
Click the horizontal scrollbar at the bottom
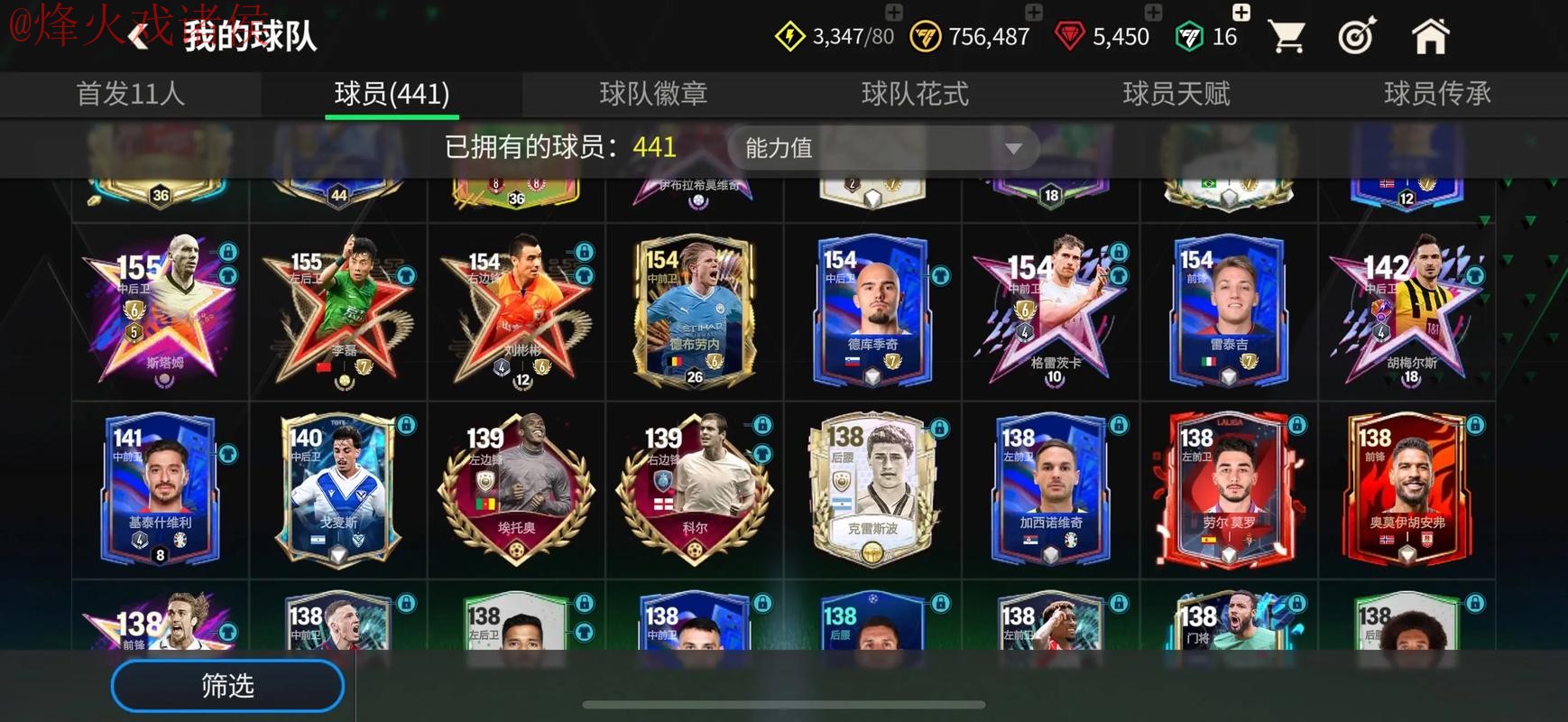point(783,703)
